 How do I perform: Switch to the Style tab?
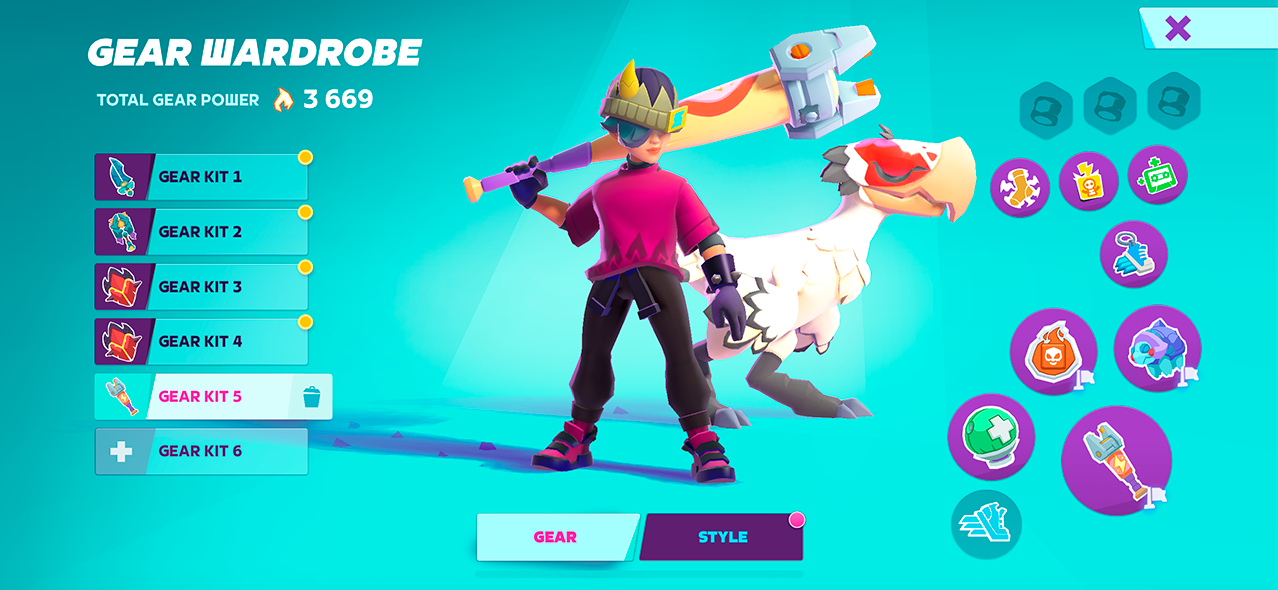coord(722,537)
